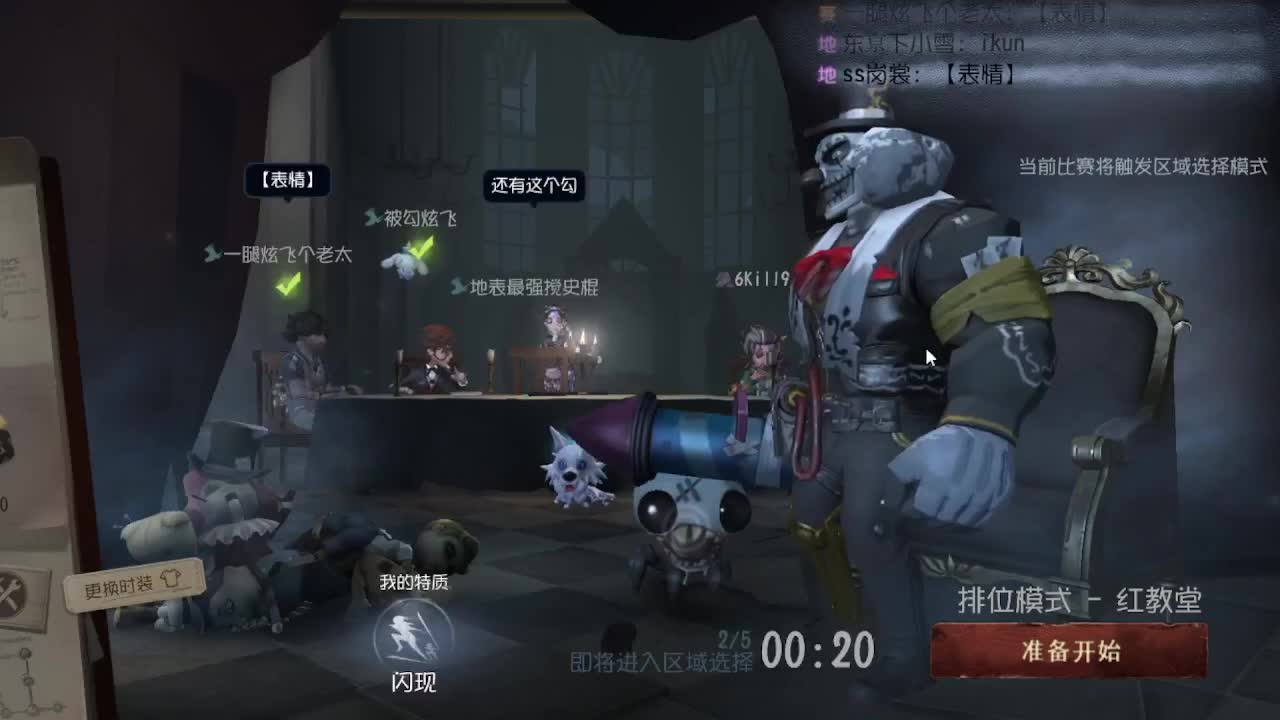1280x720 pixels.
Task: Expand the chat message panel at top right
Action: coord(1000,45)
